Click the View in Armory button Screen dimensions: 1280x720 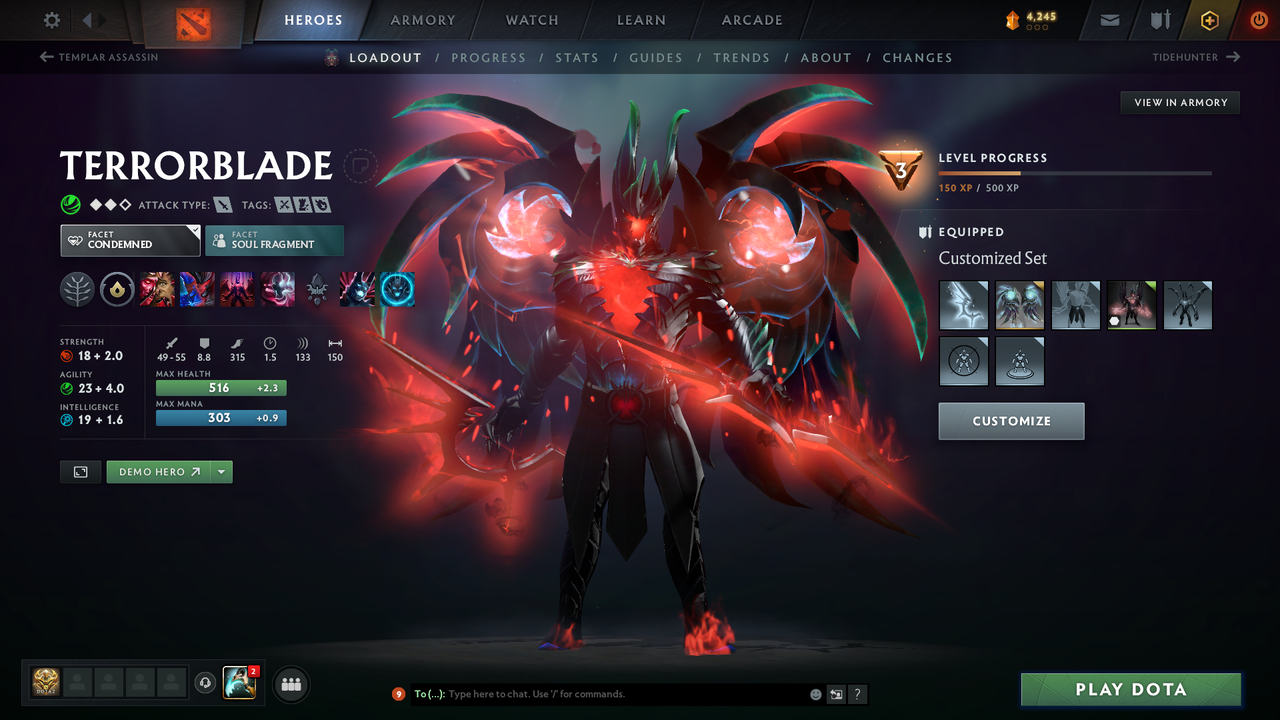[x=1179, y=102]
